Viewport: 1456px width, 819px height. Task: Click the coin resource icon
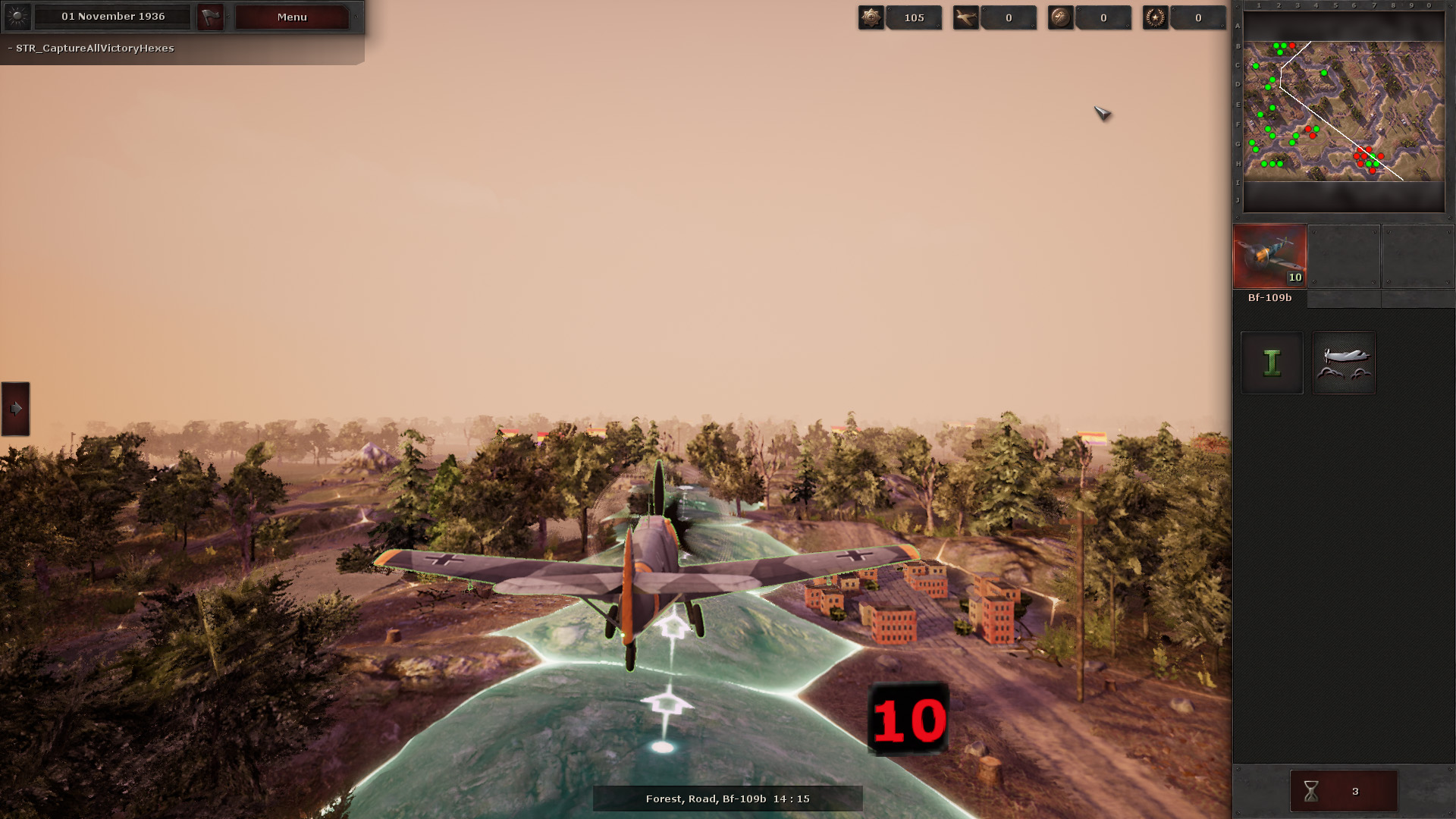pos(1061,17)
